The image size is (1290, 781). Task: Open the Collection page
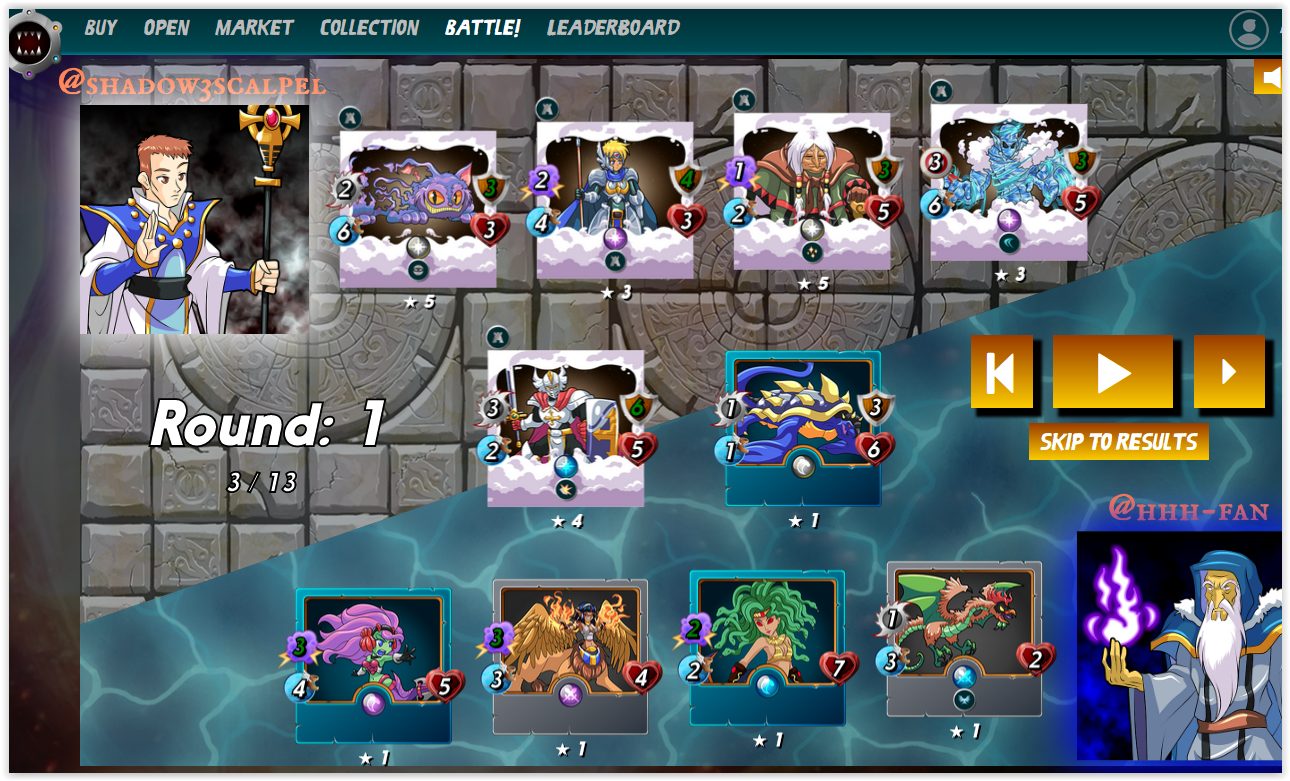tap(369, 28)
